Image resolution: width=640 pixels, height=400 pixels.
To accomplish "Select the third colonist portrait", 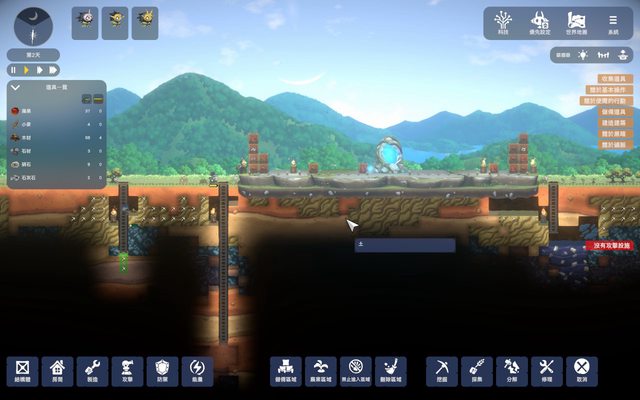I will point(145,22).
